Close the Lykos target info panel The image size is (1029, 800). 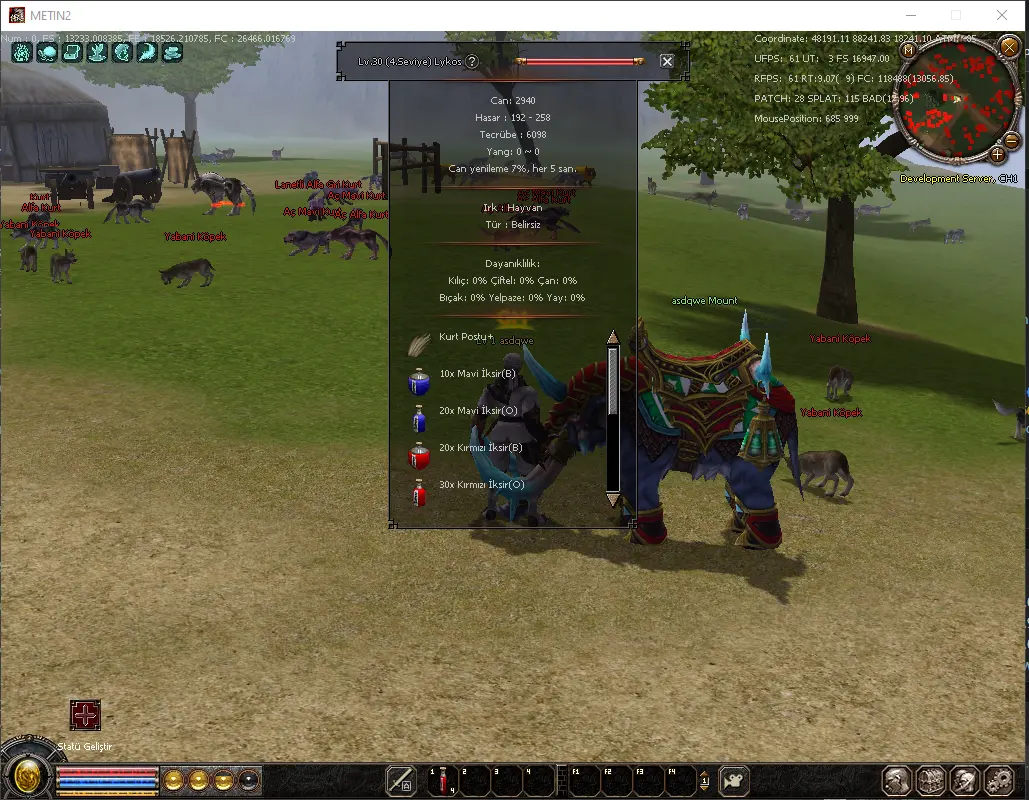click(x=667, y=62)
